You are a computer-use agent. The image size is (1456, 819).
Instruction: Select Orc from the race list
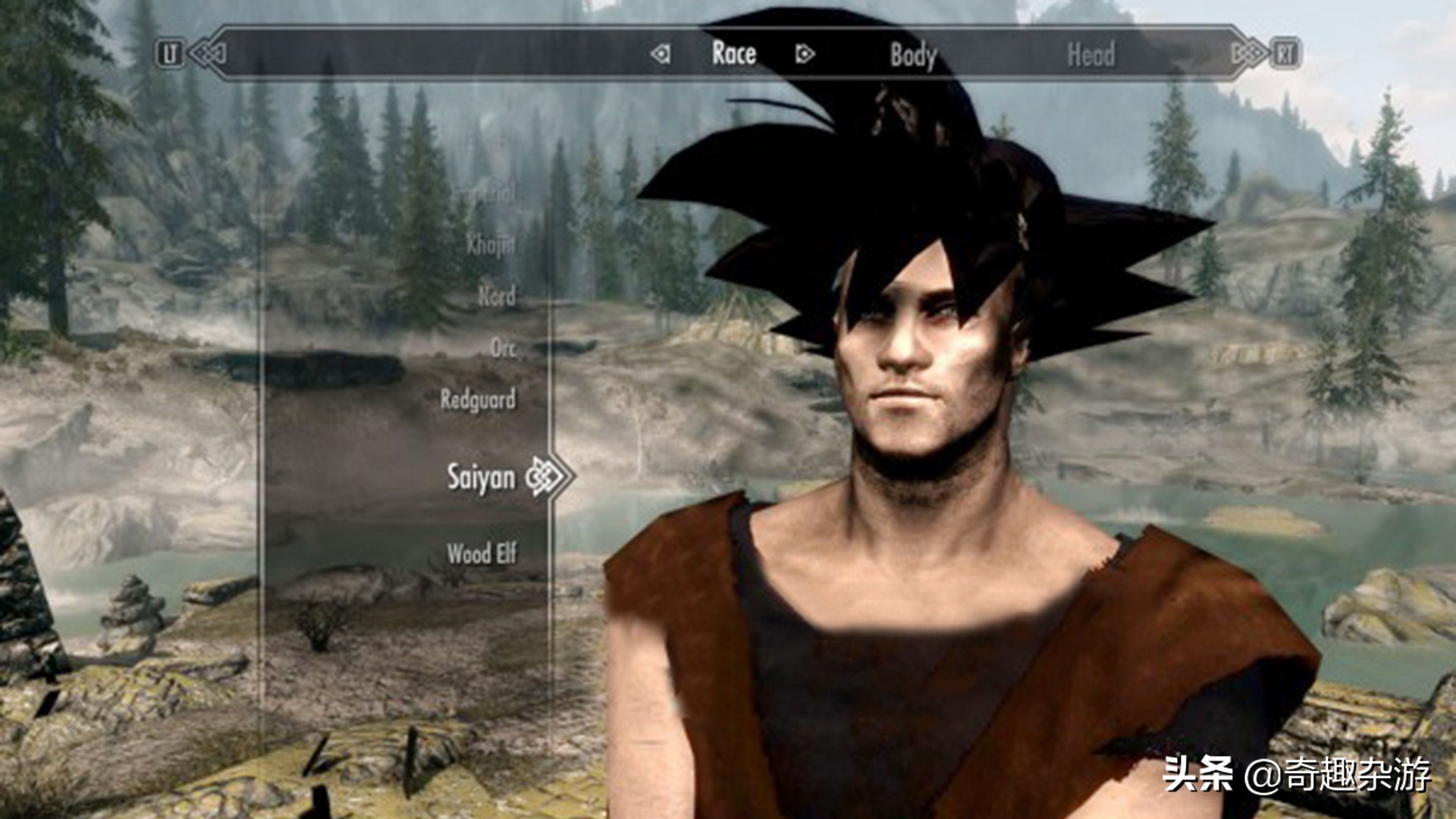point(503,348)
